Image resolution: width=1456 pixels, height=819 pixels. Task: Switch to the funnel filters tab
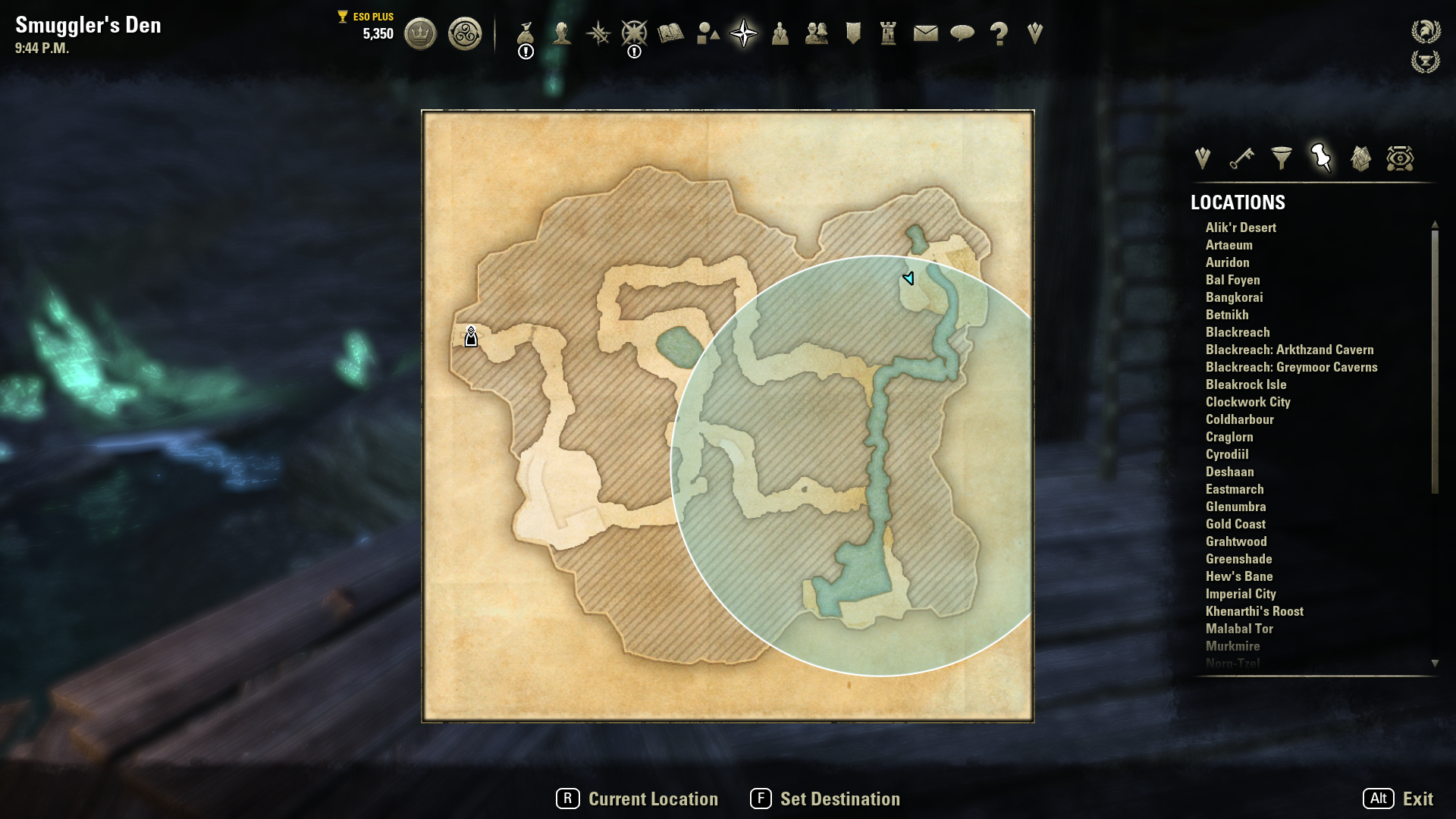coord(1282,158)
